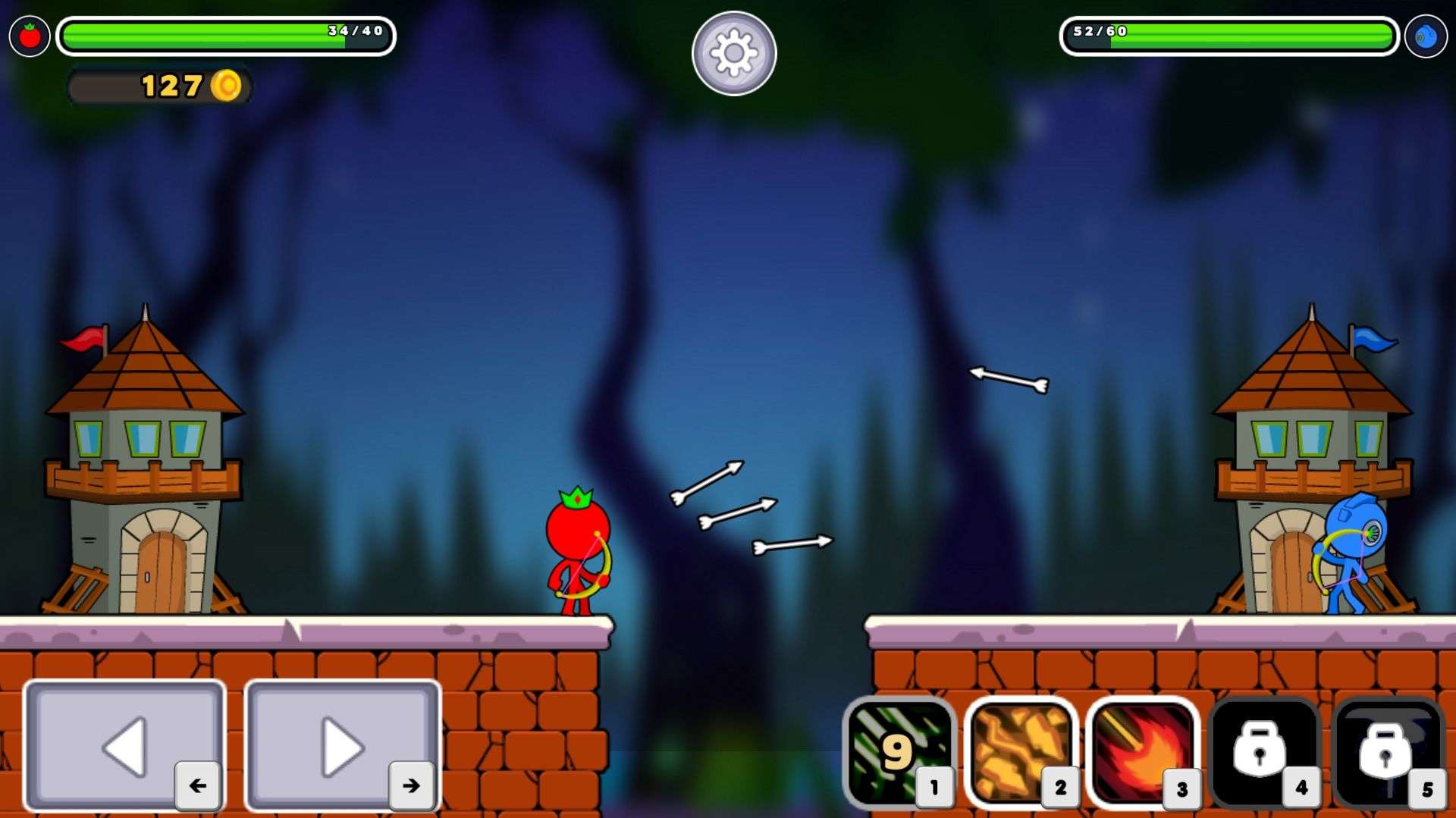Viewport: 1456px width, 818px height.
Task: Tap the move left arrow button
Action: [x=125, y=745]
